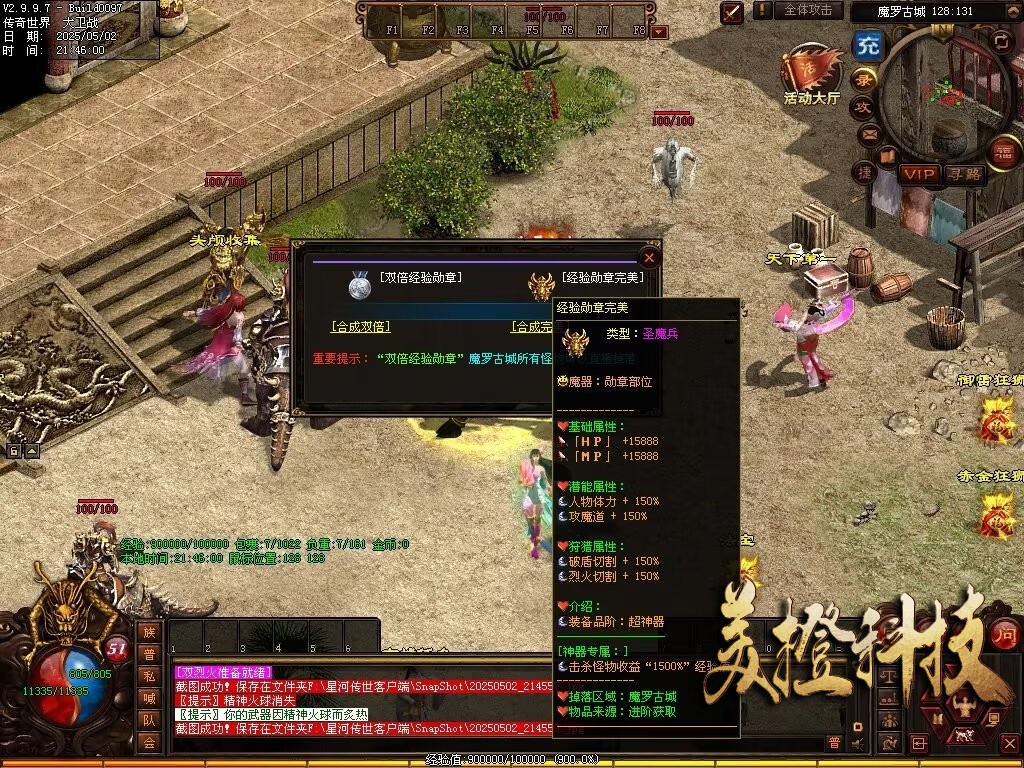1024x768 pixels.
Task: Choose the 队 team chat channel
Action: click(148, 720)
